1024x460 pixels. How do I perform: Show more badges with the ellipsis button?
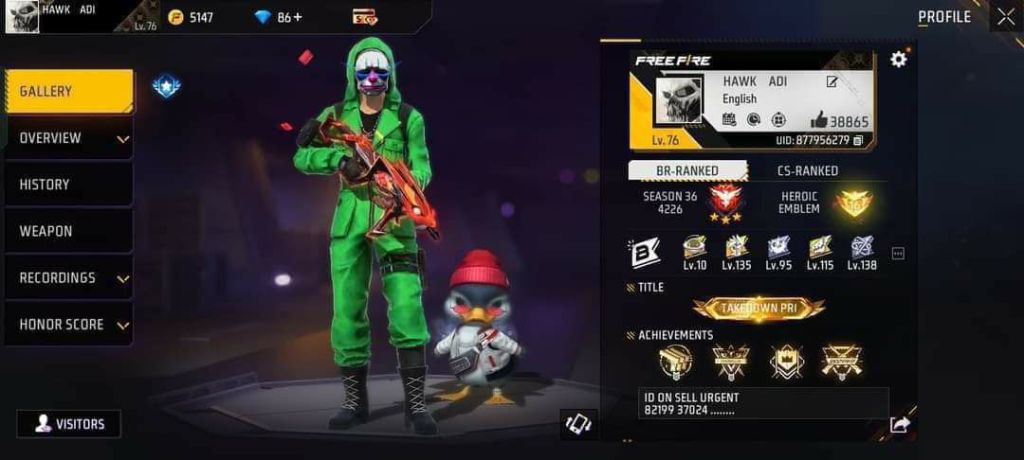898,254
